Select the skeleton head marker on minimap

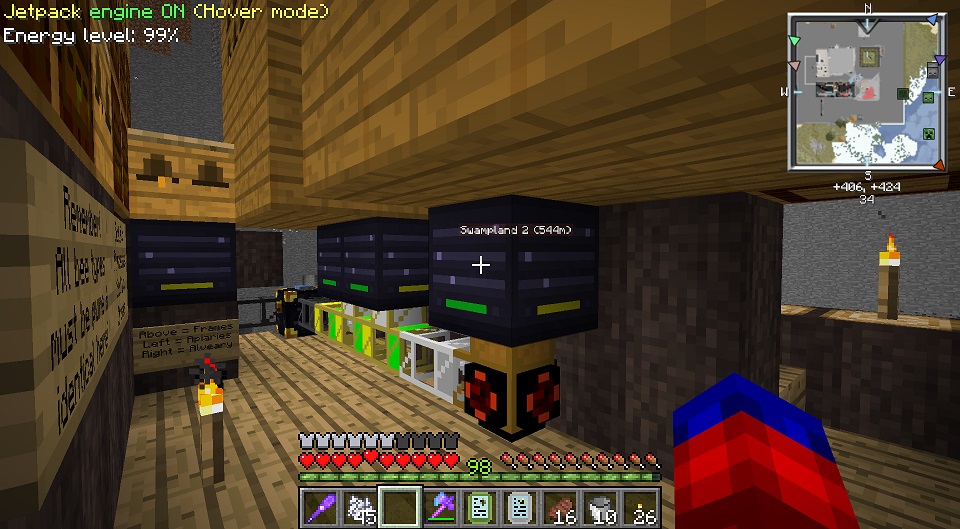[x=932, y=70]
